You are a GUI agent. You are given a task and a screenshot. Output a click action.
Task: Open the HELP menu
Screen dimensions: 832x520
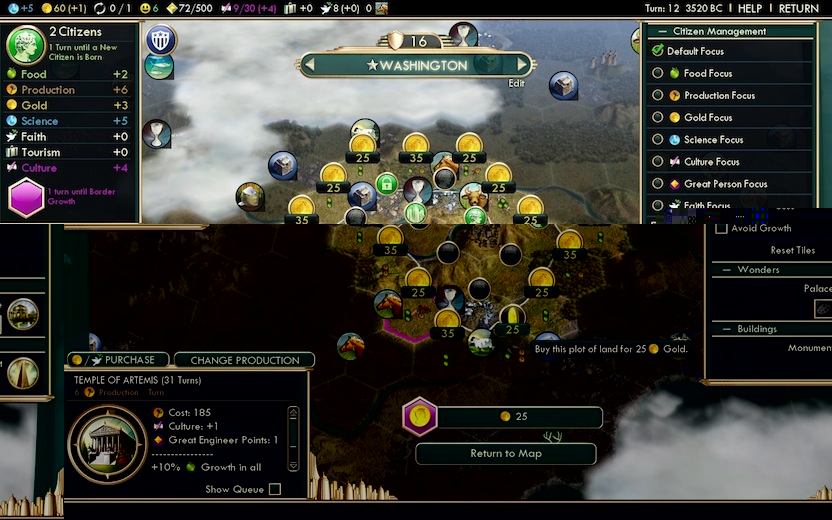coord(750,8)
